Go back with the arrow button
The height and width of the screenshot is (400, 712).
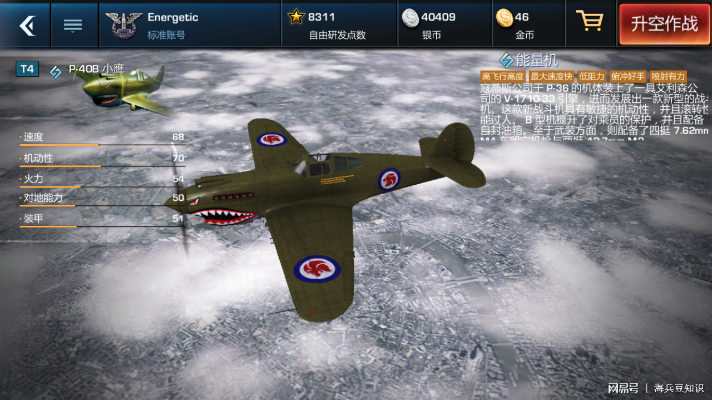point(26,24)
